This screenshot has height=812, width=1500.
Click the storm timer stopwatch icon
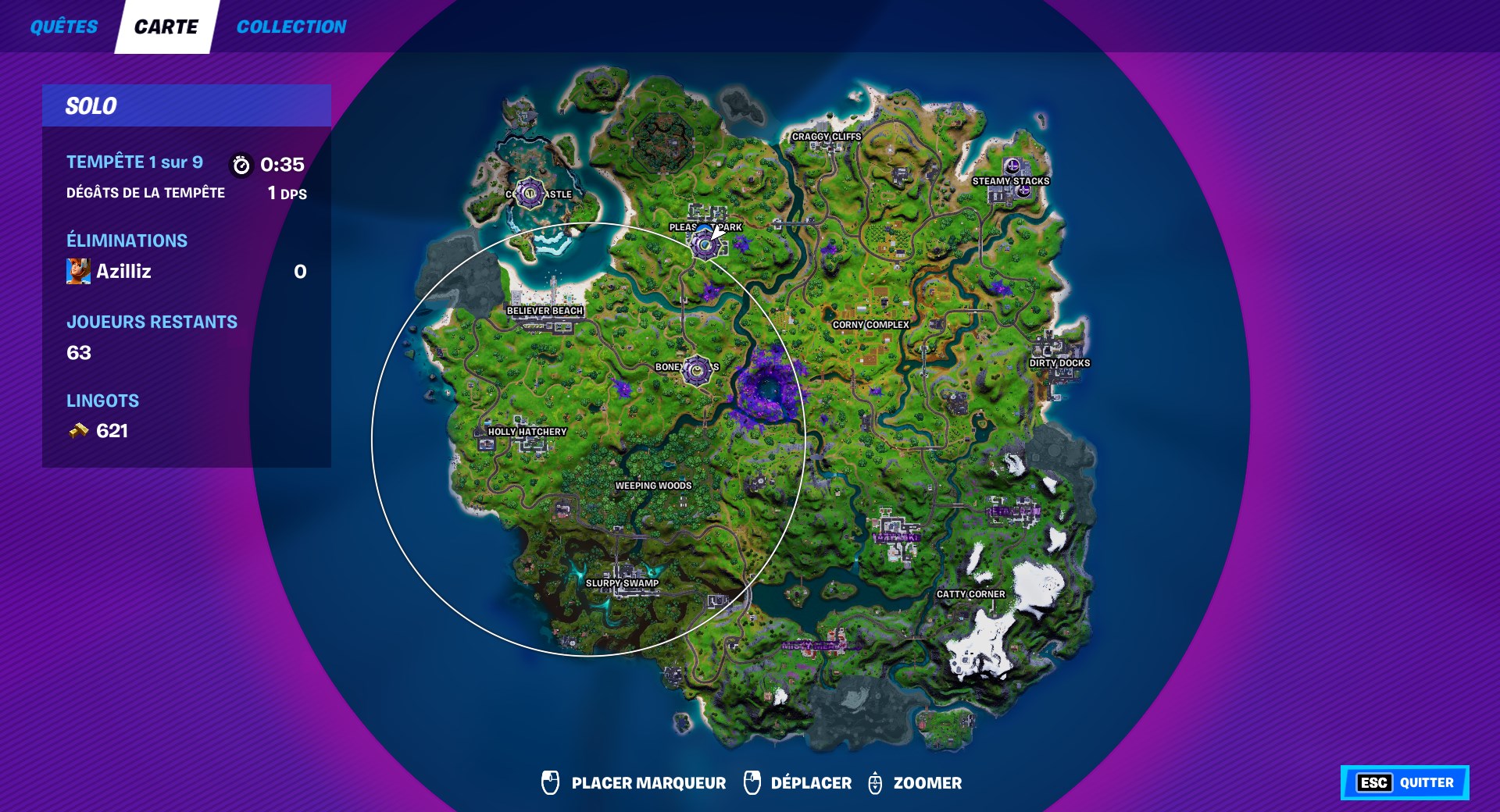click(241, 165)
